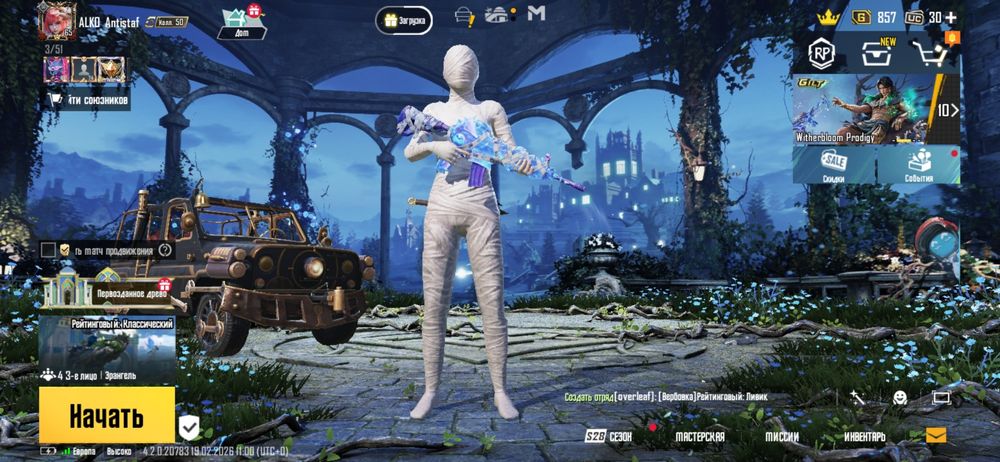Image resolution: width=1000 pixels, height=462 pixels.
Task: Tap the yellow Начать start button
Action: point(107,415)
